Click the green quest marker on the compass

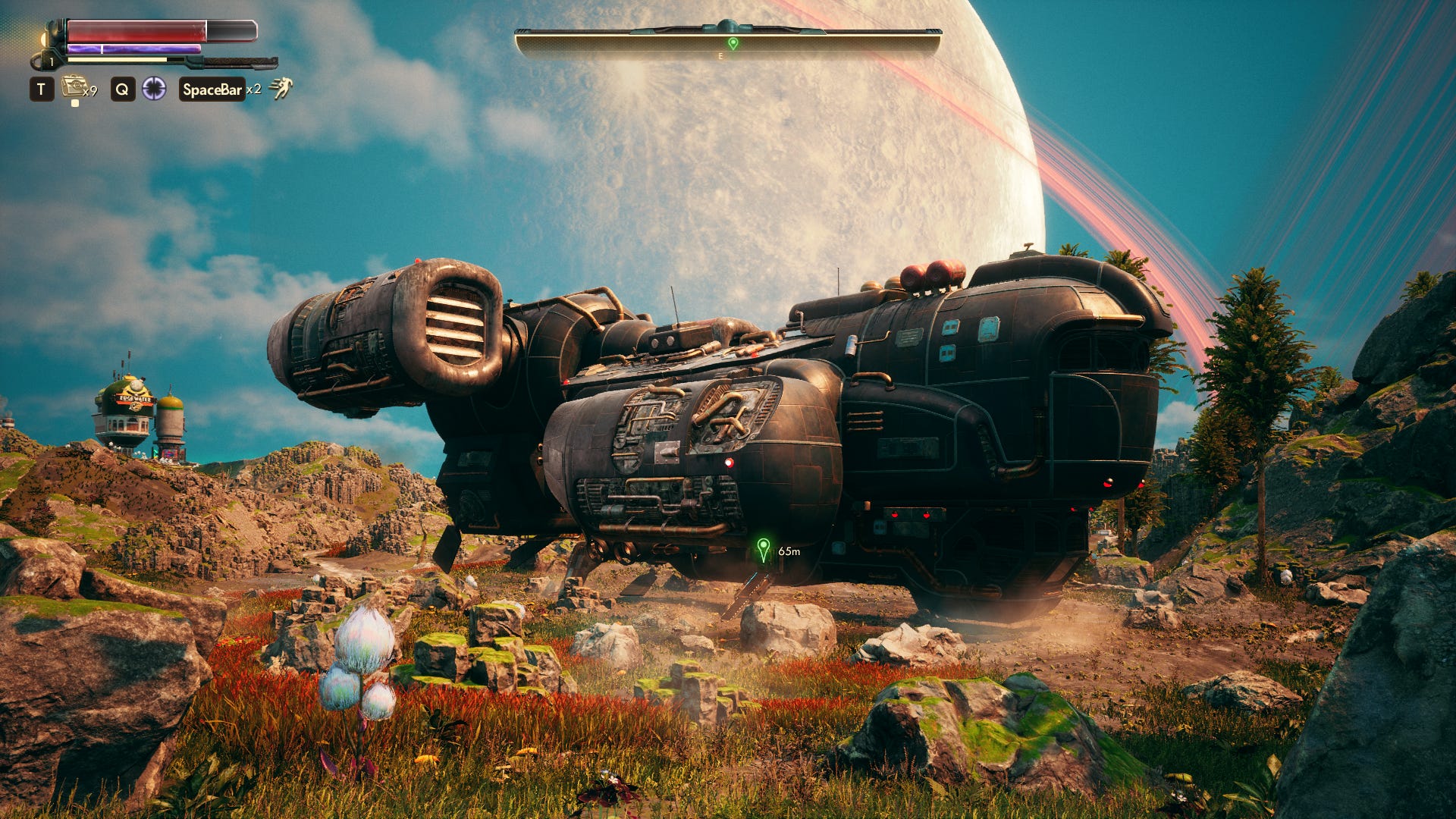pos(733,43)
